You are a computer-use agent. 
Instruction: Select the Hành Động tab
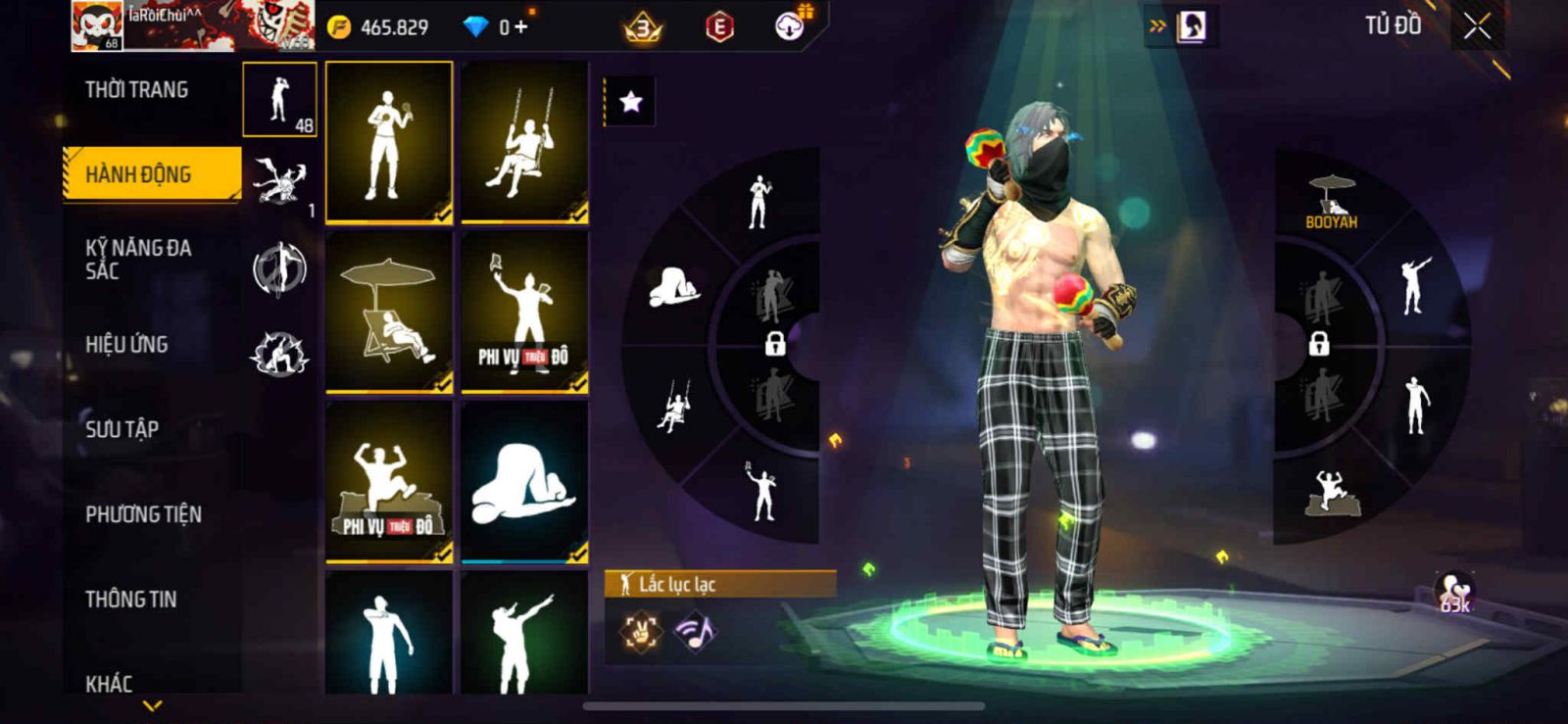151,174
